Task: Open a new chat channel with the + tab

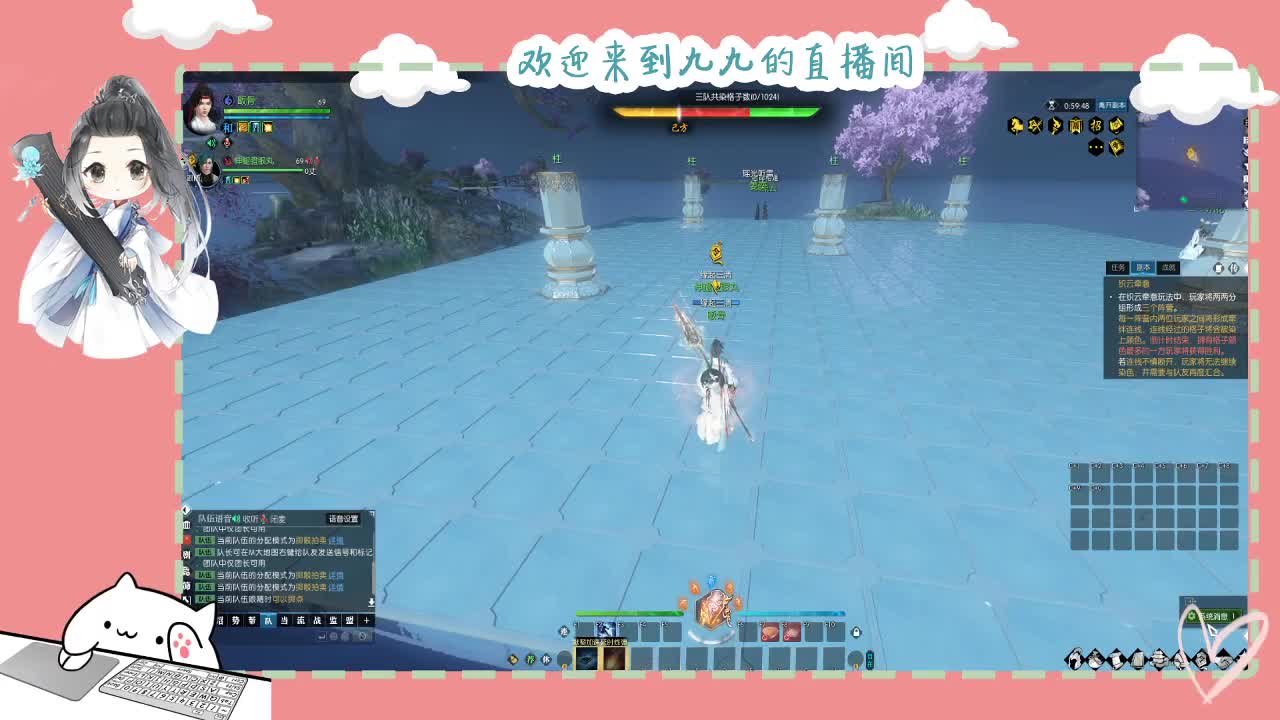Action: [x=366, y=620]
